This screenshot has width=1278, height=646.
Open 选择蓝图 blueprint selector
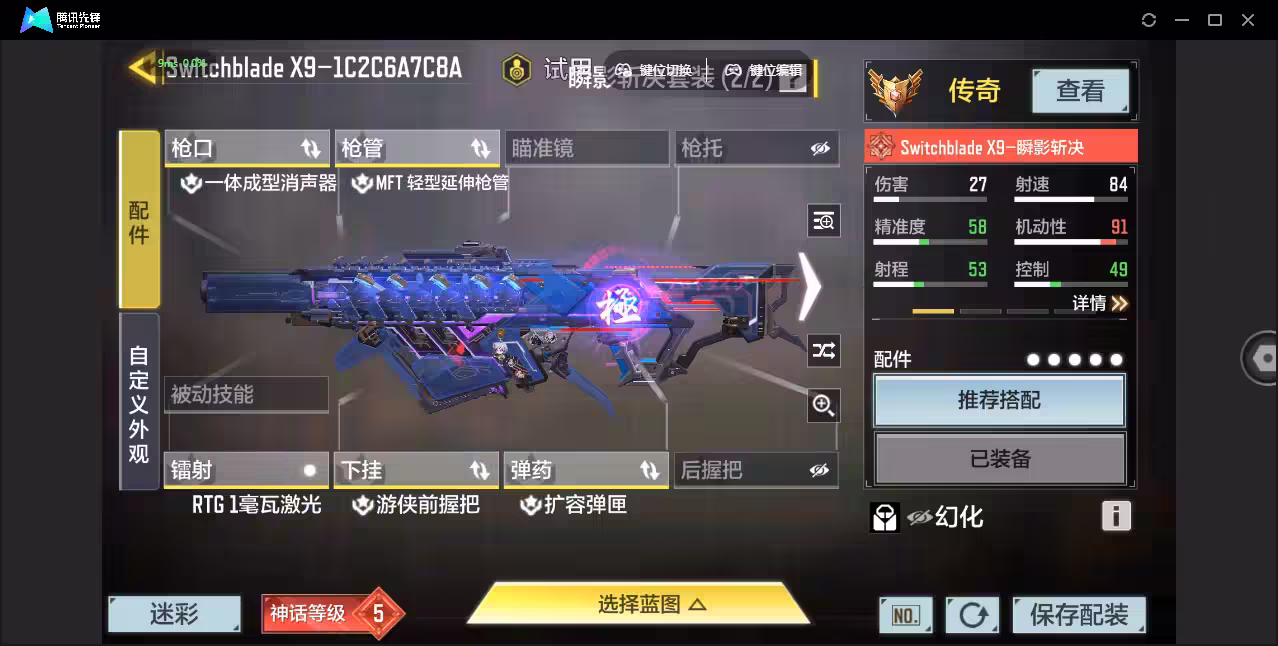638,604
